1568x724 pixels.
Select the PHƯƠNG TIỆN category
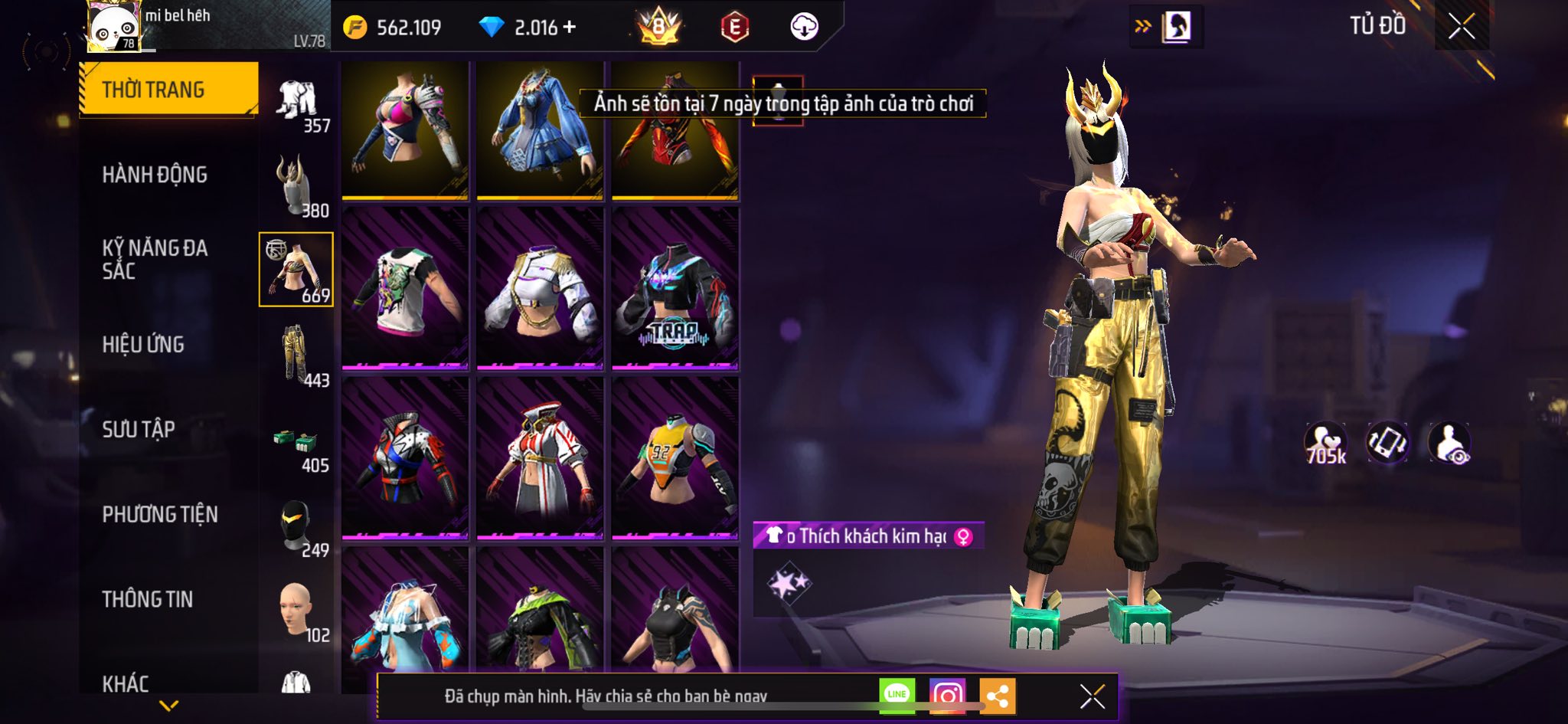tap(160, 514)
